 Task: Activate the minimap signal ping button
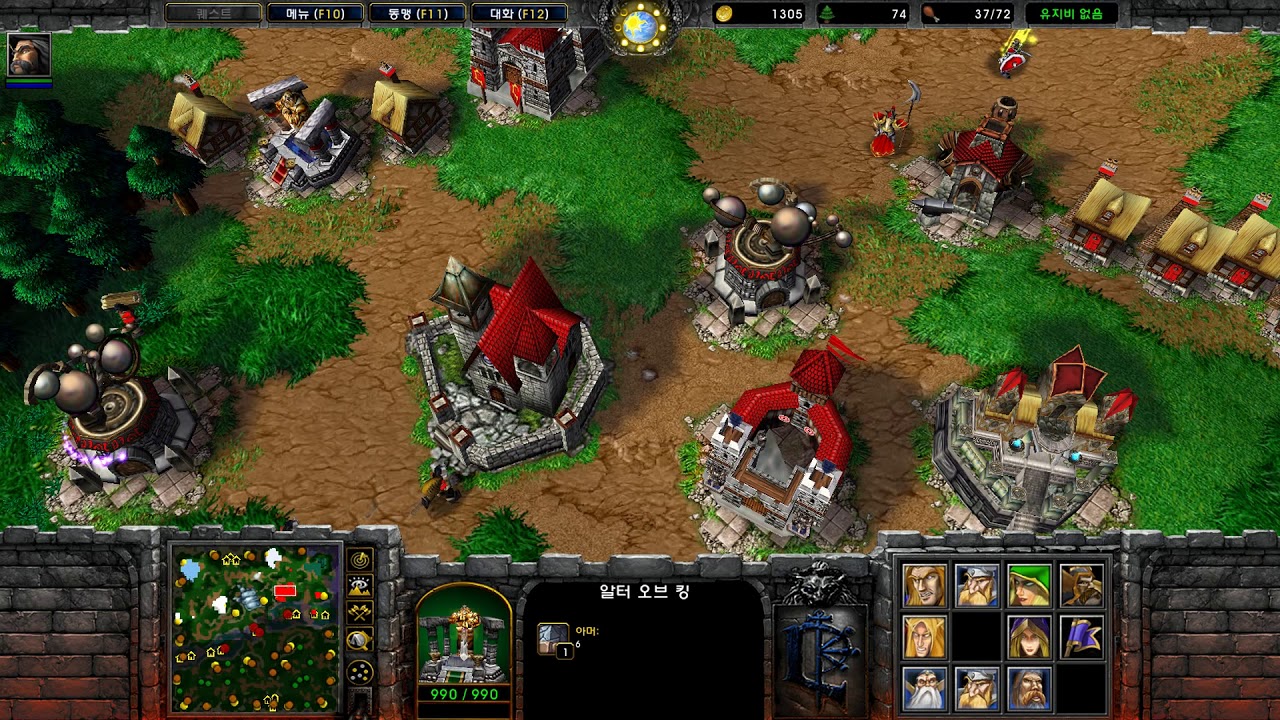360,560
